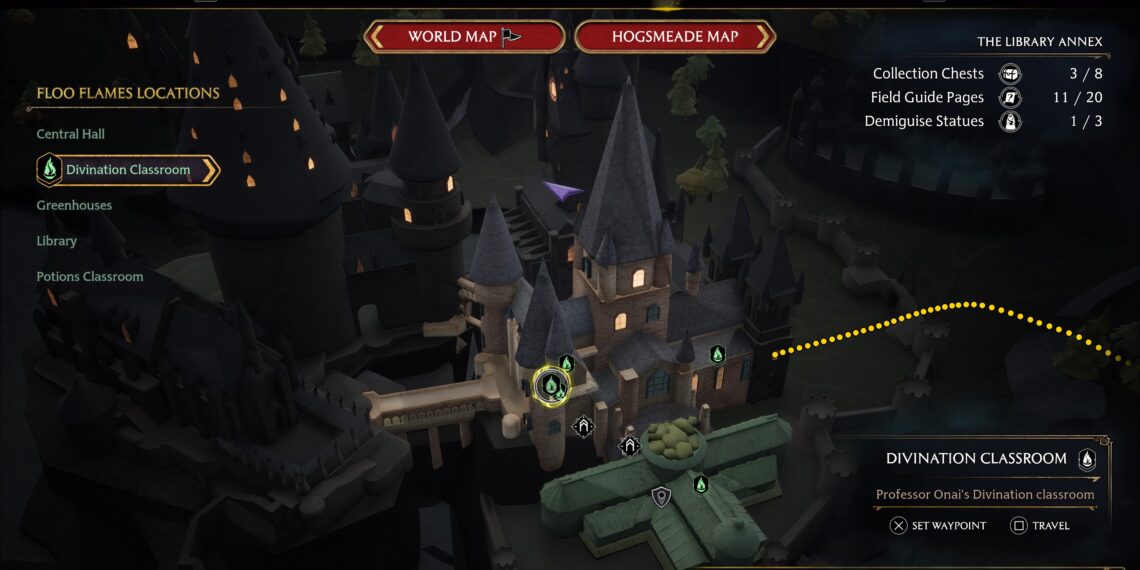This screenshot has width=1140, height=570.
Task: Choose Potions Classroom in the location list
Action: tap(90, 277)
